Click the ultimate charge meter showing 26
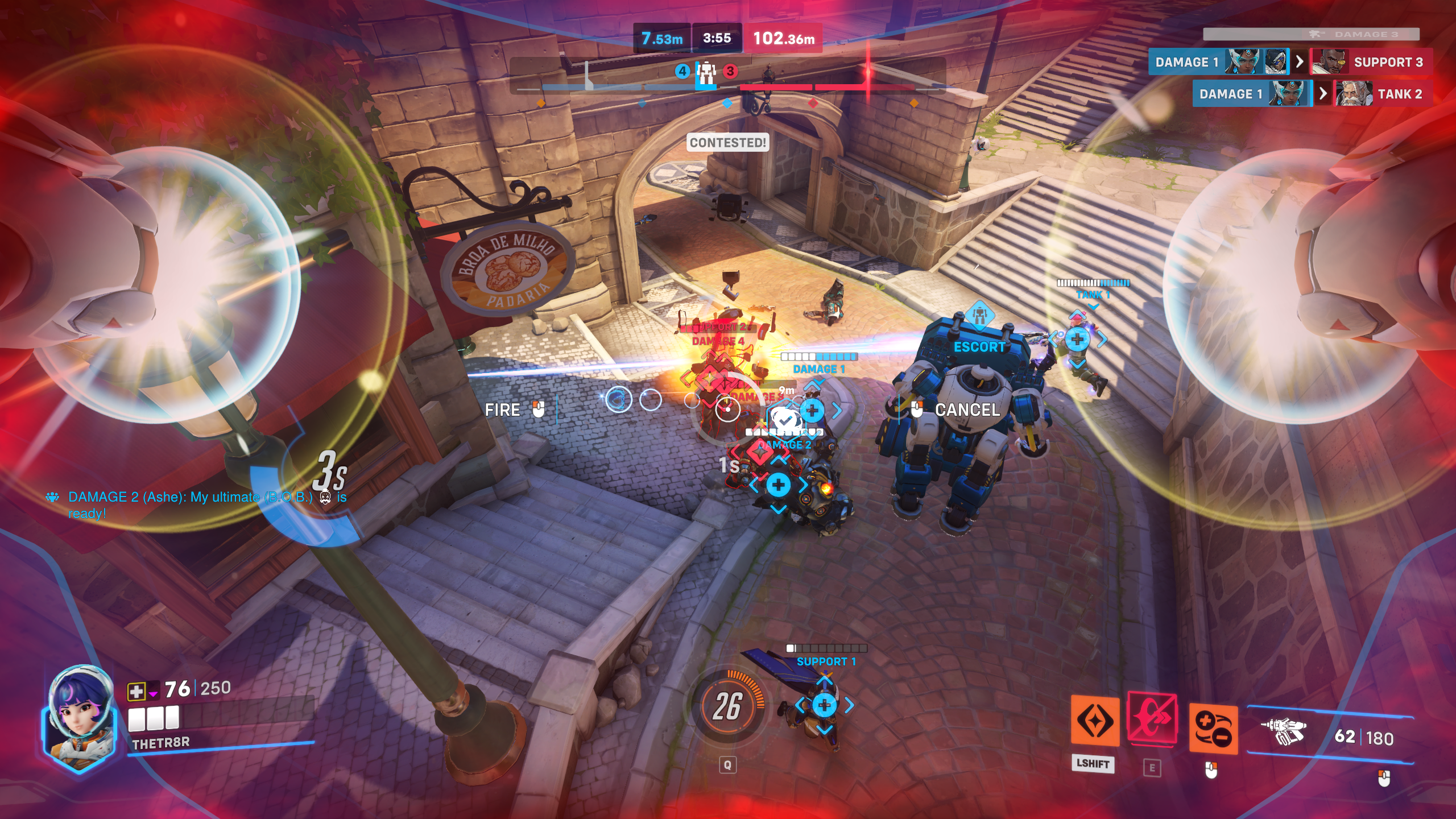 (727, 706)
